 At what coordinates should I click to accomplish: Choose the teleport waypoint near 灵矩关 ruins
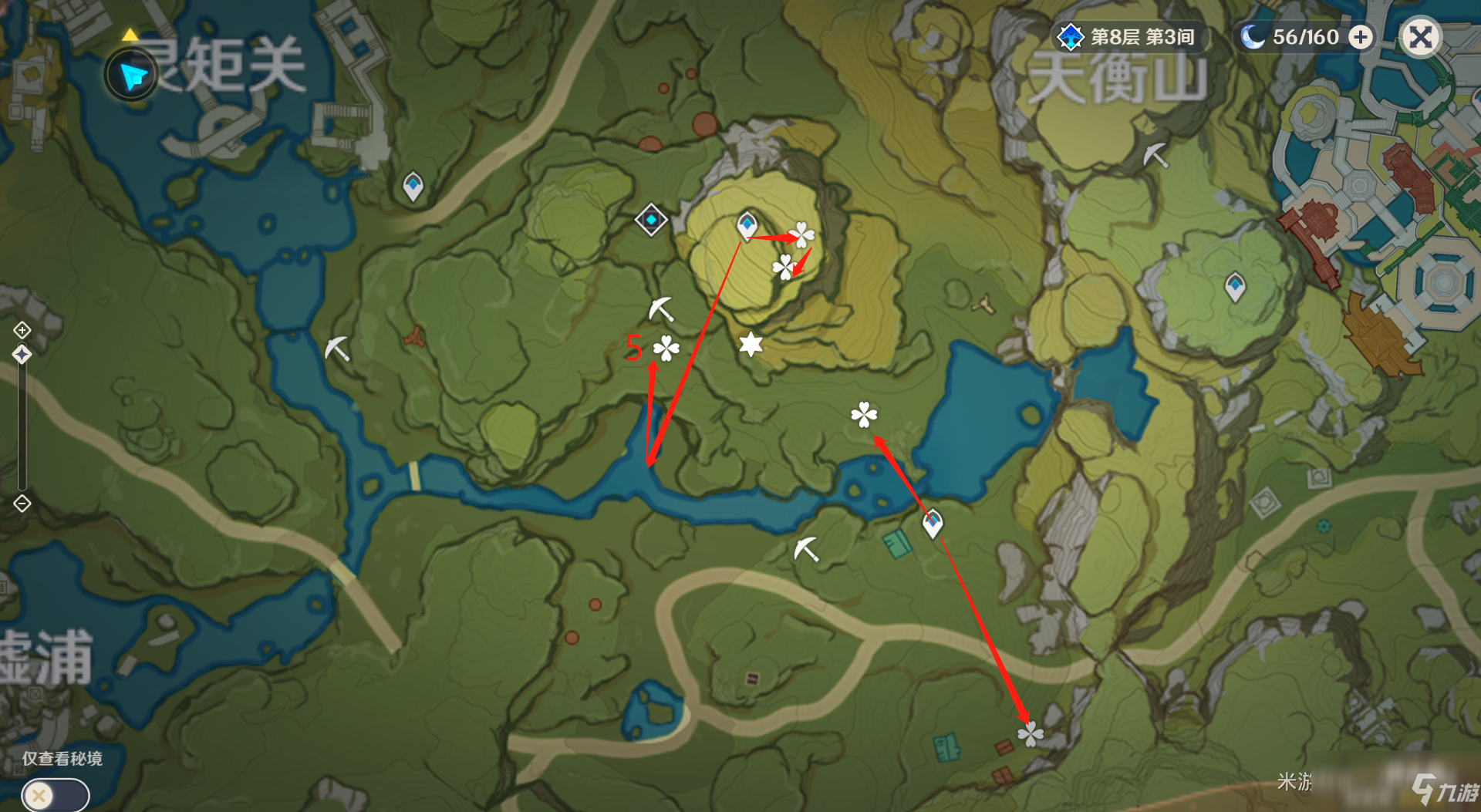[x=413, y=186]
